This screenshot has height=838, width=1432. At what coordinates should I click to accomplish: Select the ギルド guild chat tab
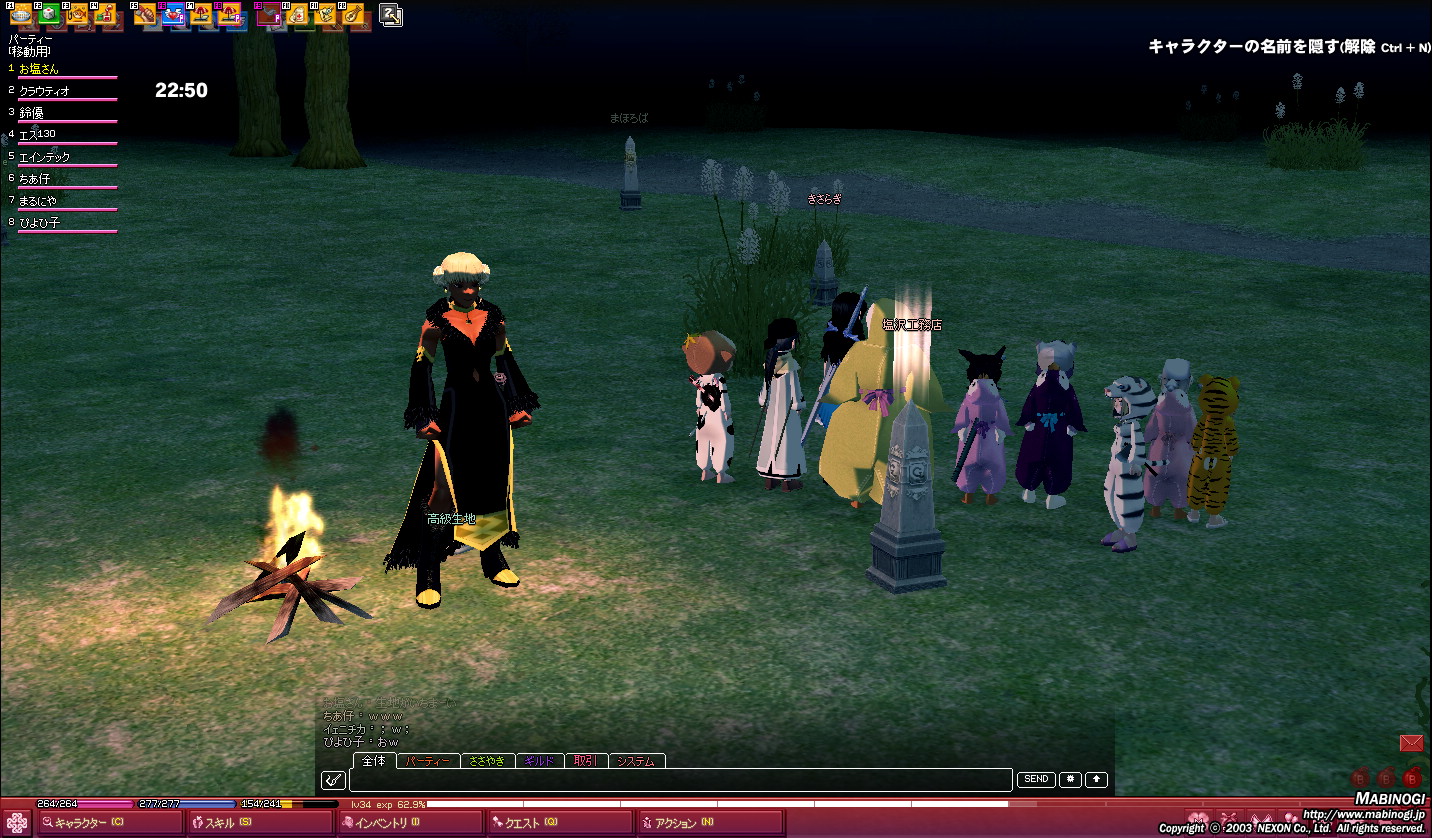(x=539, y=761)
